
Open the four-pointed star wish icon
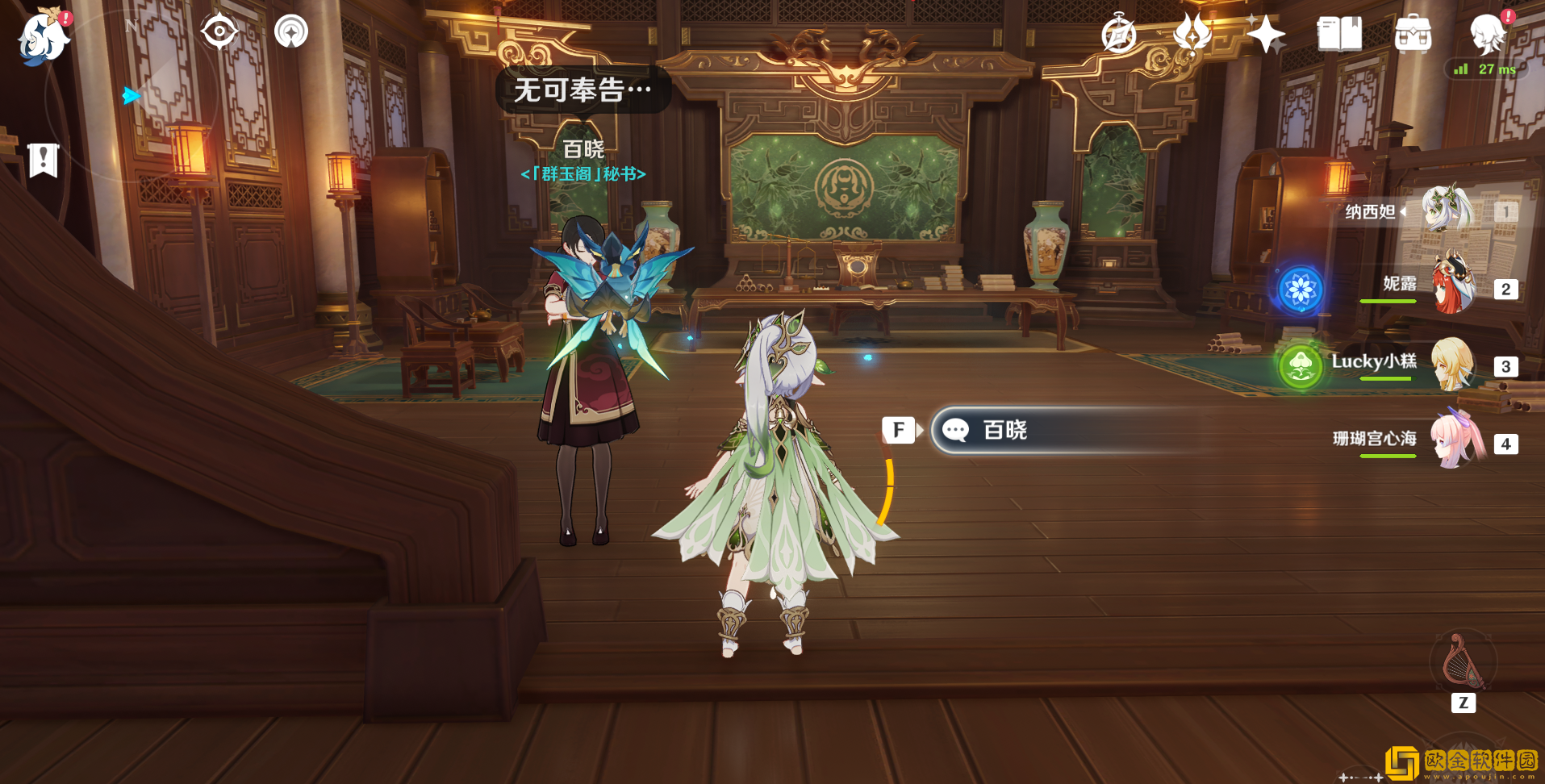pyautogui.click(x=1265, y=35)
